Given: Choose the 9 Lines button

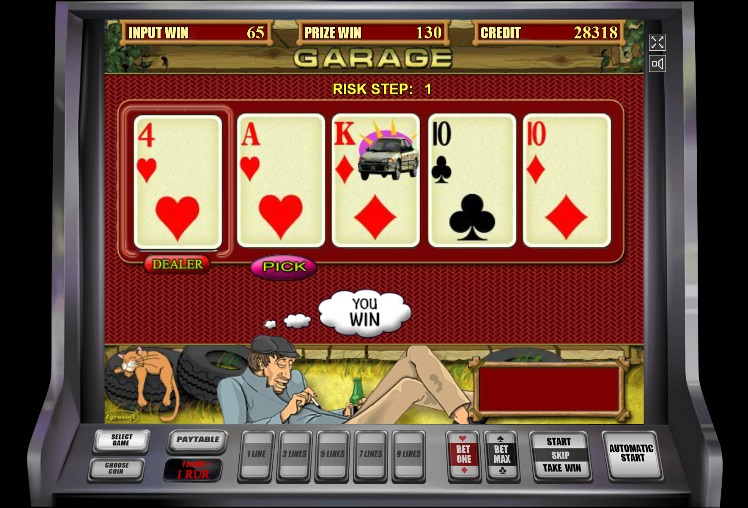Looking at the screenshot, I should [x=408, y=455].
